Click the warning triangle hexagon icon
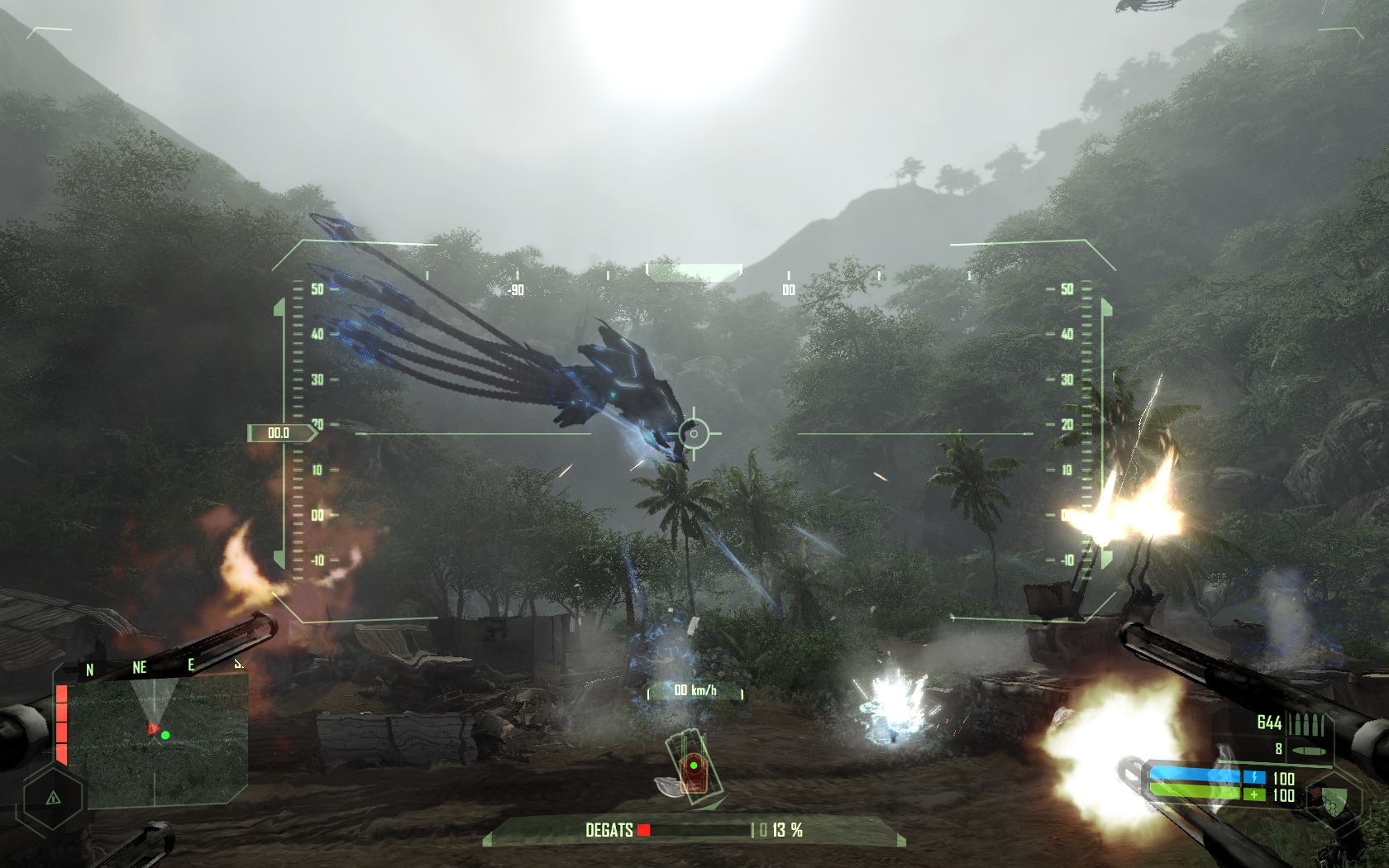1389x868 pixels. pyautogui.click(x=53, y=798)
